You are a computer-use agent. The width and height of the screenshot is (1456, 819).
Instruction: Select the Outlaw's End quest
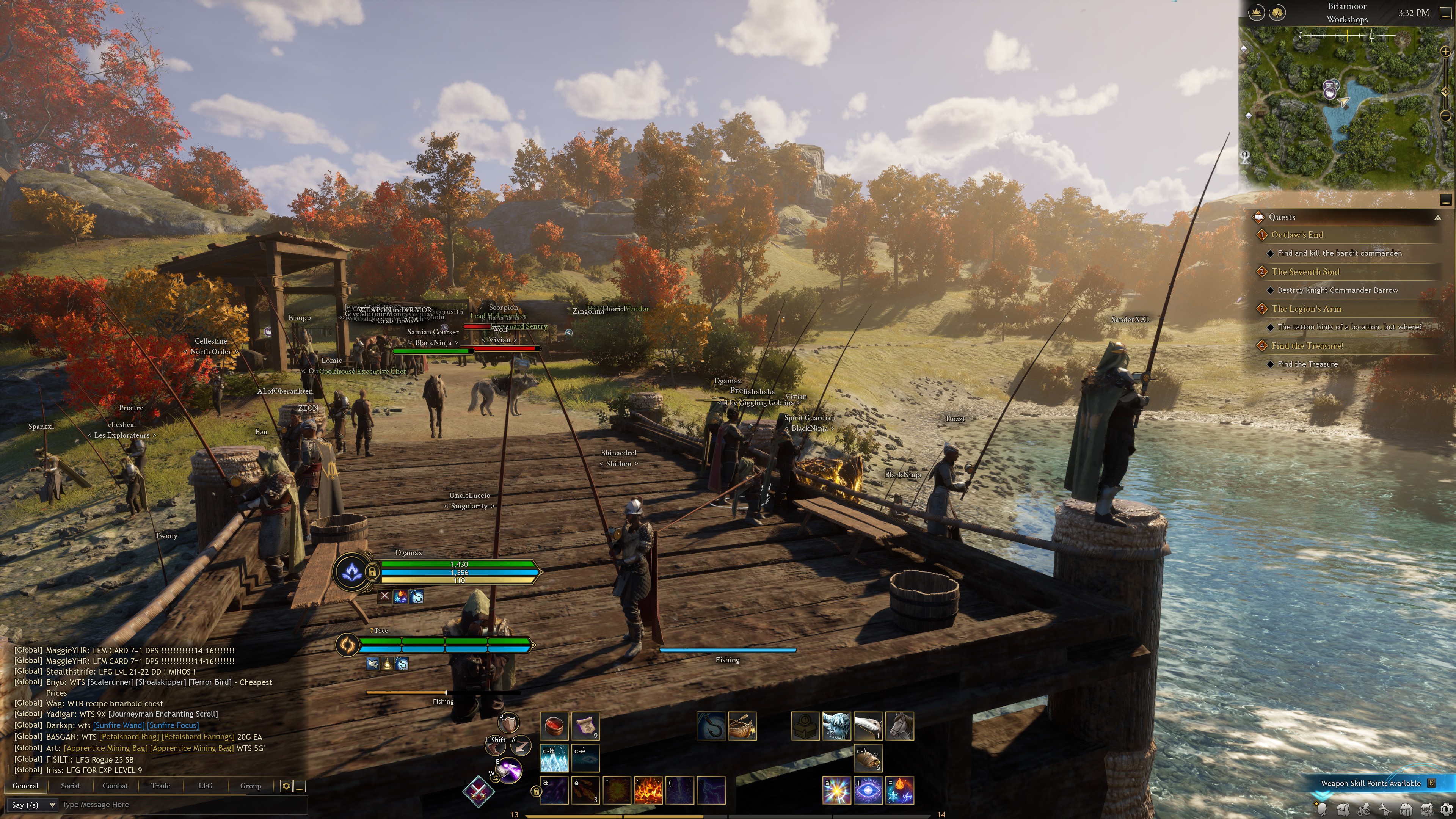tap(1297, 235)
